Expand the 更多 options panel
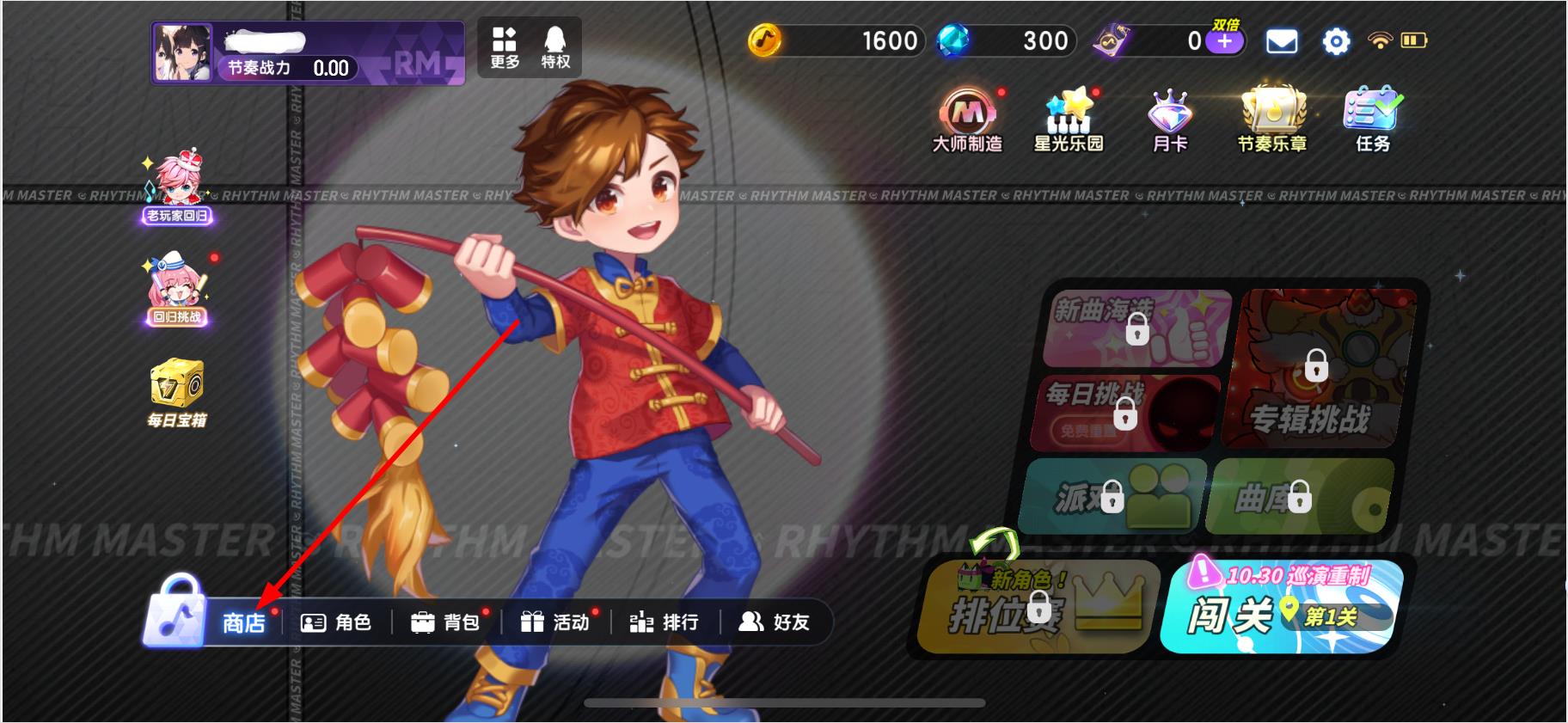 coord(504,45)
